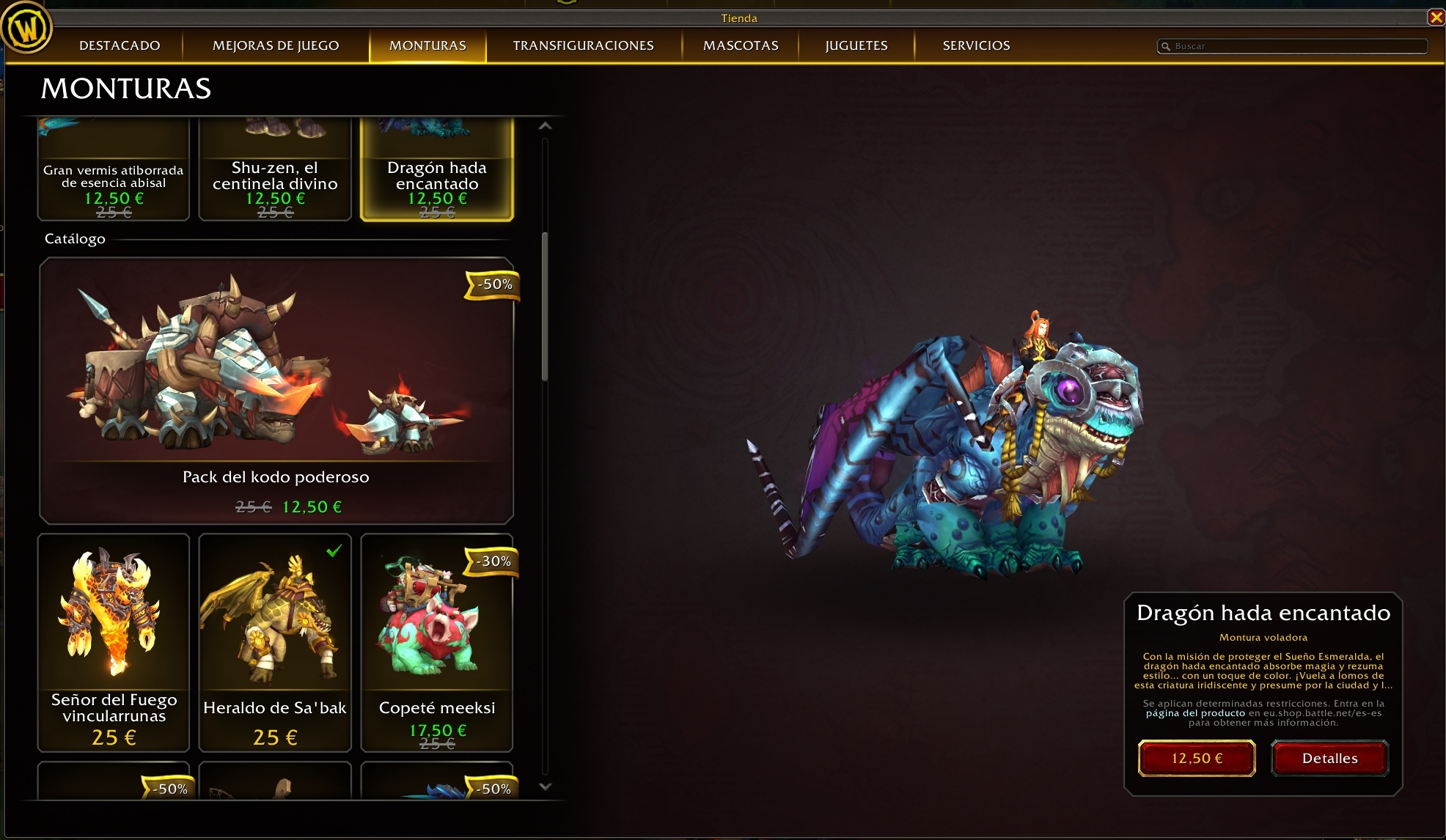This screenshot has height=840, width=1446.
Task: Close the Tienda shop window
Action: [1436, 17]
